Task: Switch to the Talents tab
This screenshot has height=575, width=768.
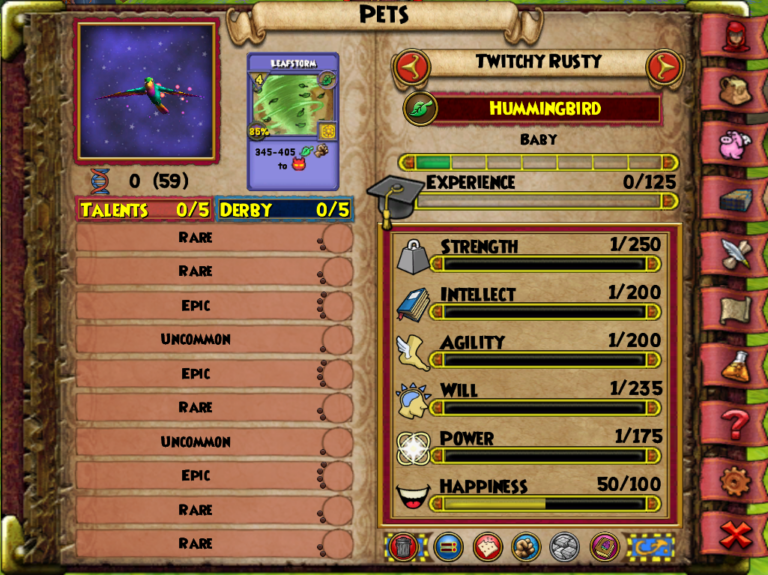Action: pyautogui.click(x=145, y=210)
